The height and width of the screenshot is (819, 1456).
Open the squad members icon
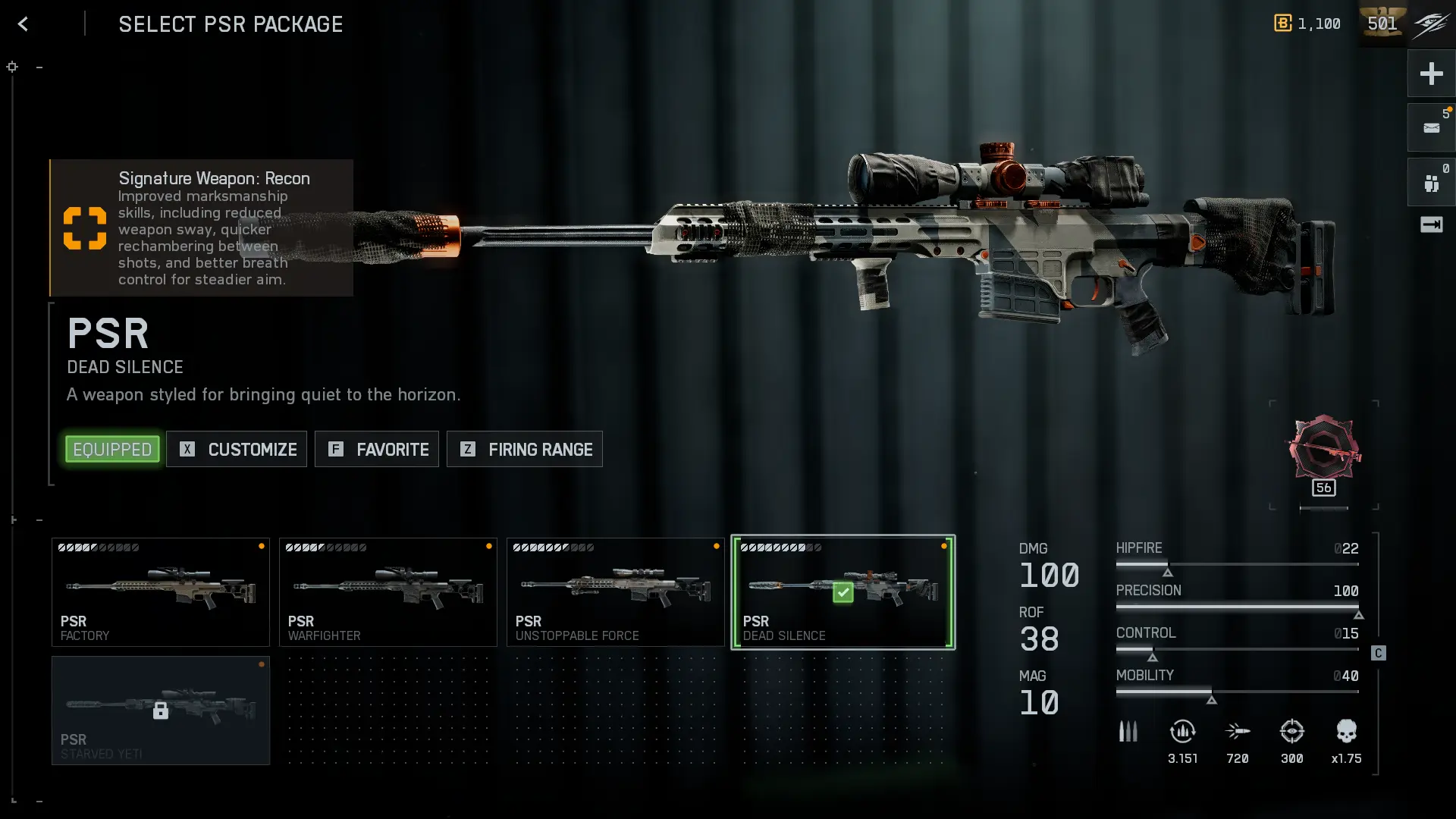tap(1431, 183)
